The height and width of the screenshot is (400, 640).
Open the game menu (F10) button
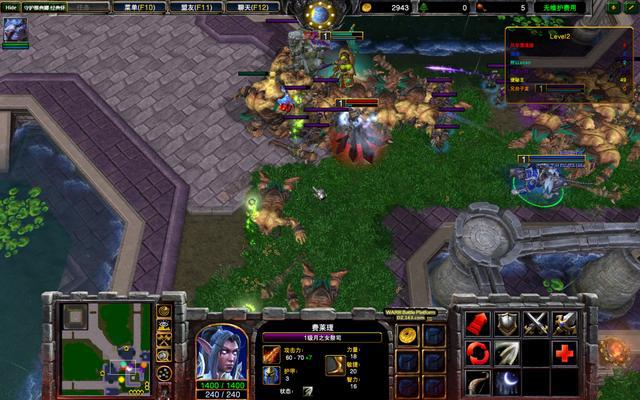pyautogui.click(x=140, y=7)
